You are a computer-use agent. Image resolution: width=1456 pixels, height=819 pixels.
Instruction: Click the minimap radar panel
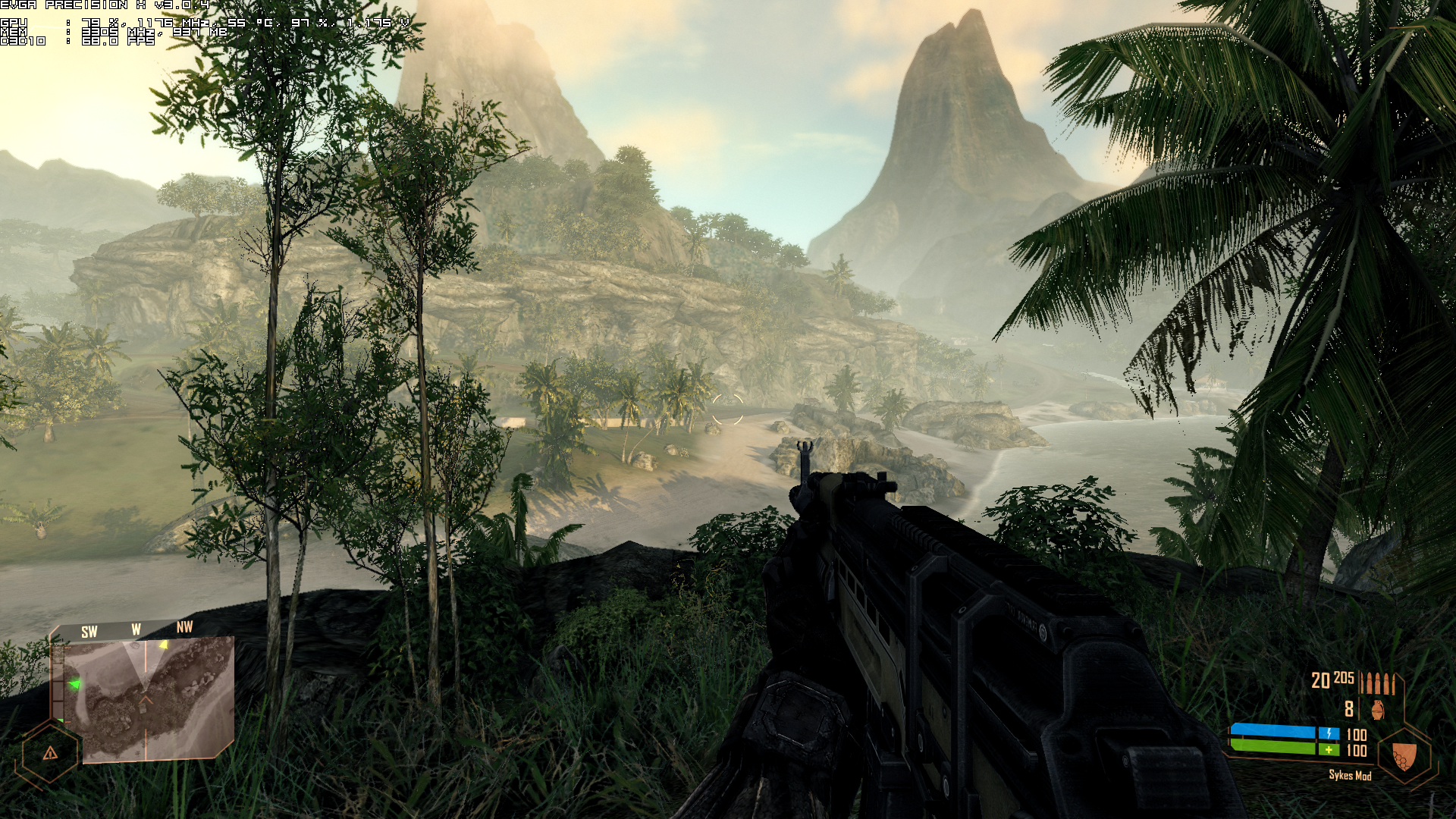coord(149,698)
